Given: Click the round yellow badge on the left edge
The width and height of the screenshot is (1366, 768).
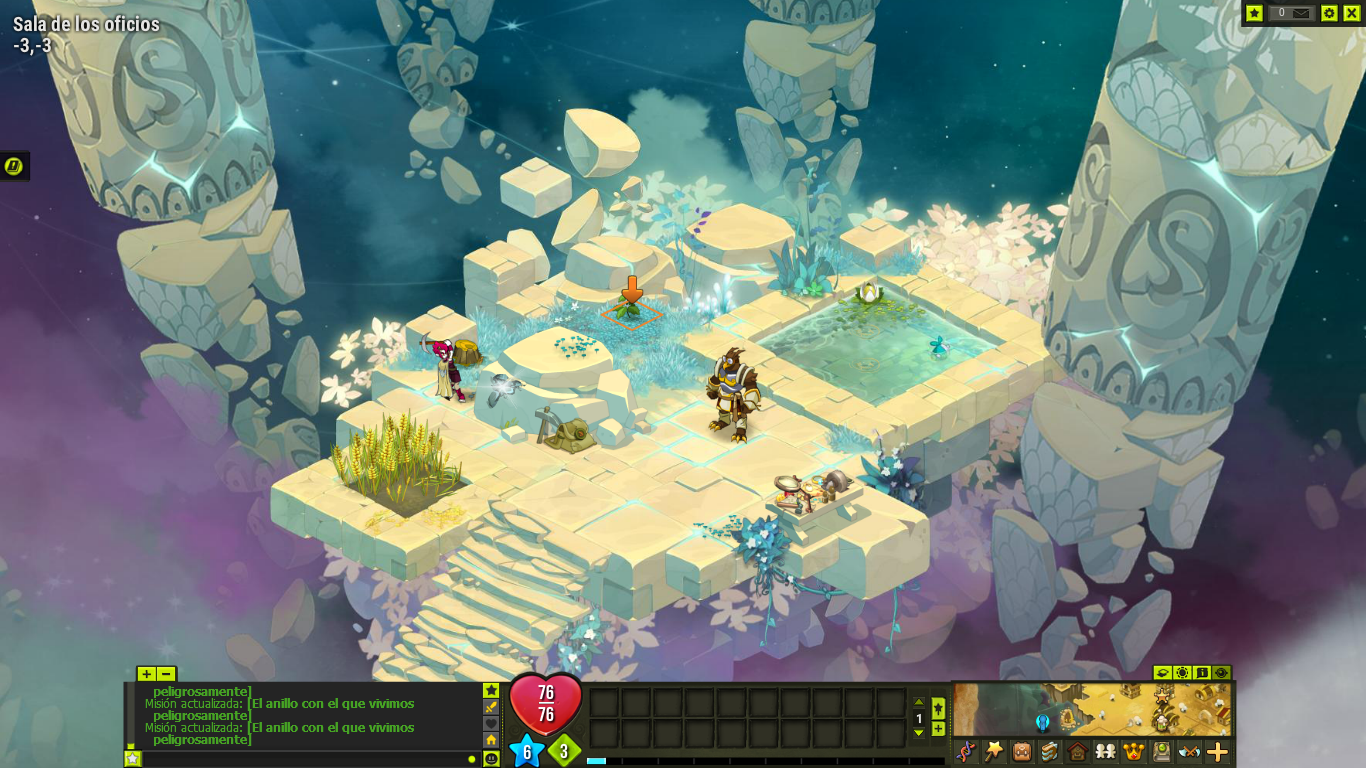Looking at the screenshot, I should [14, 166].
